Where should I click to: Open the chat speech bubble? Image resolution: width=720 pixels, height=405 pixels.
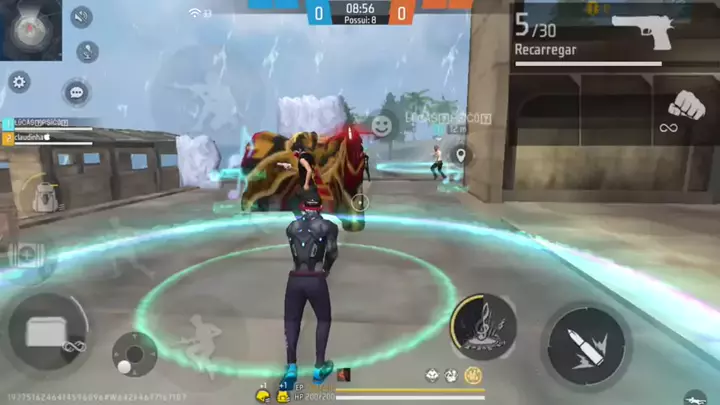pyautogui.click(x=76, y=93)
